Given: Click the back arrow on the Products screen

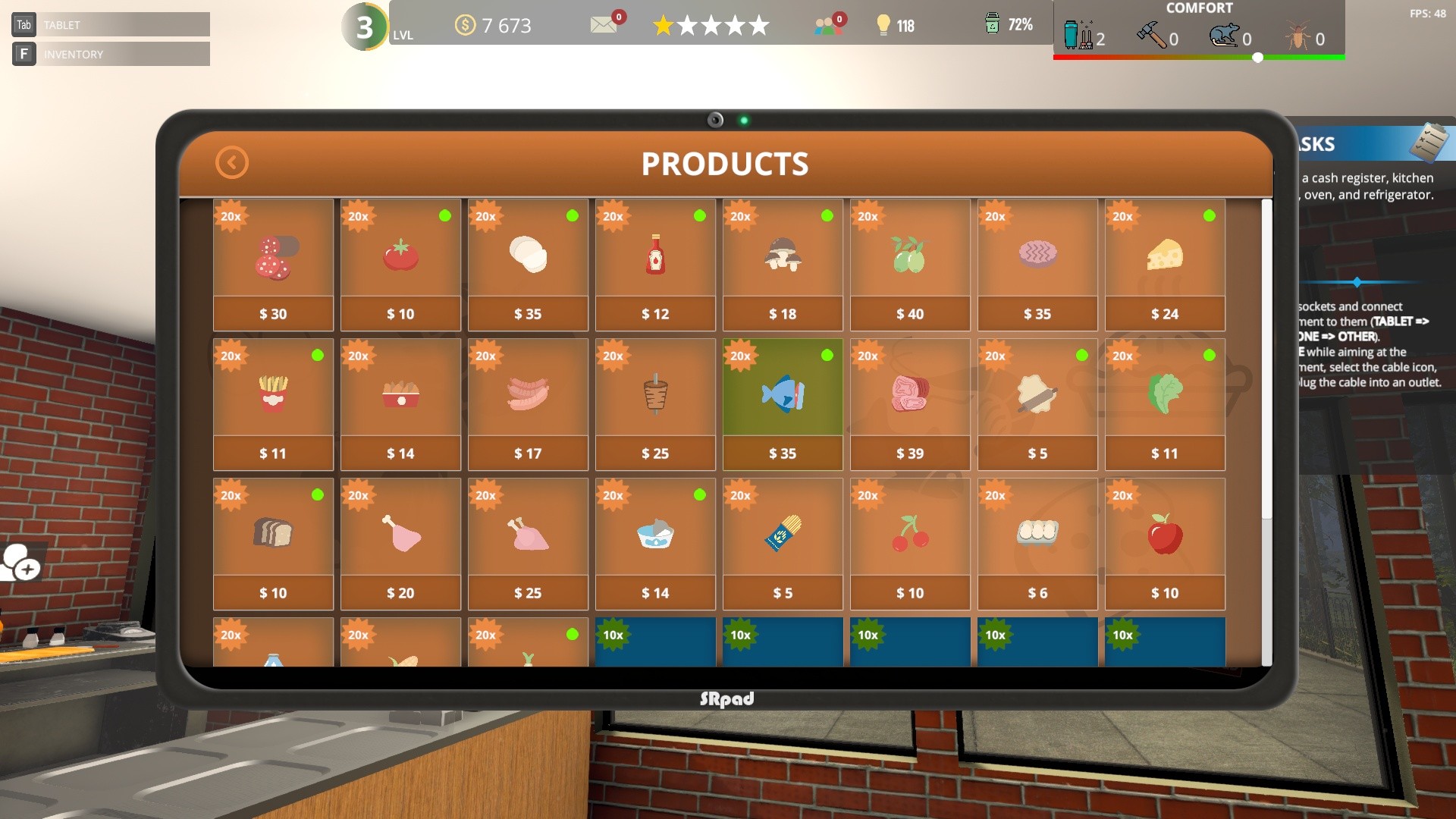Looking at the screenshot, I should coord(231,162).
